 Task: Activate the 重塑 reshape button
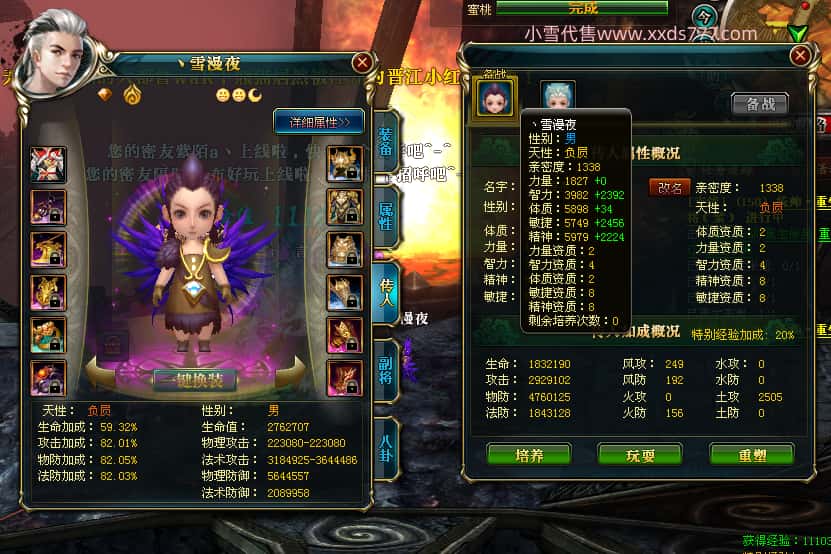click(x=751, y=453)
